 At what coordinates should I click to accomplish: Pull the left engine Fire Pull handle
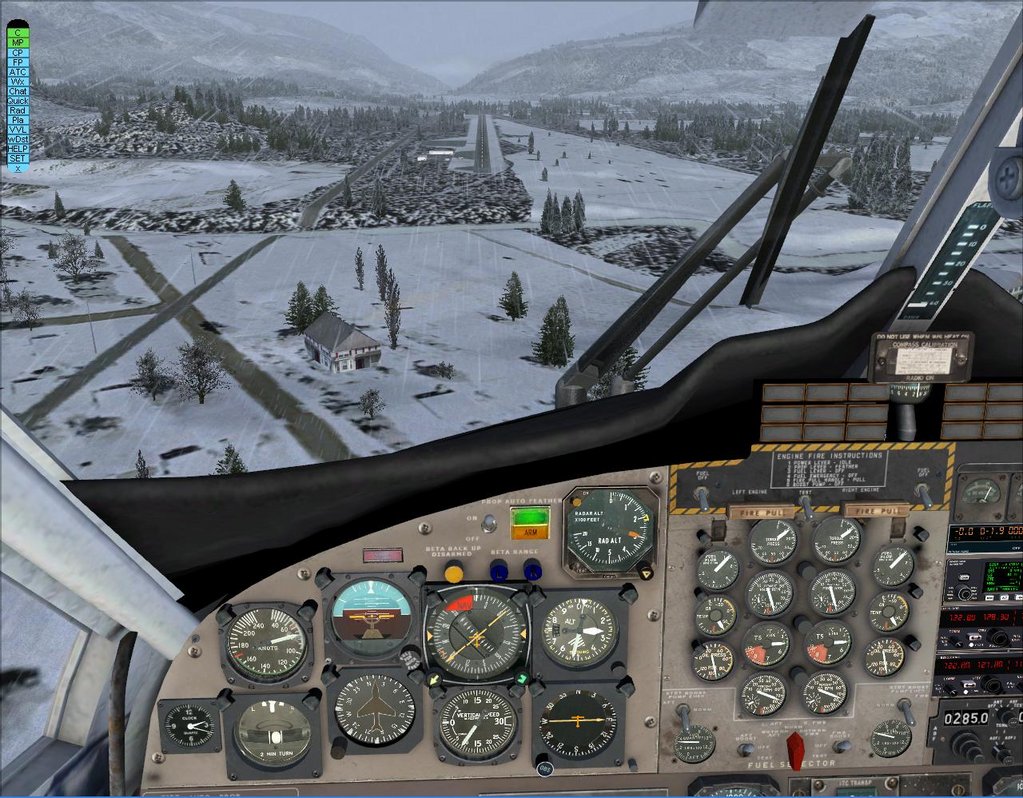coord(762,511)
